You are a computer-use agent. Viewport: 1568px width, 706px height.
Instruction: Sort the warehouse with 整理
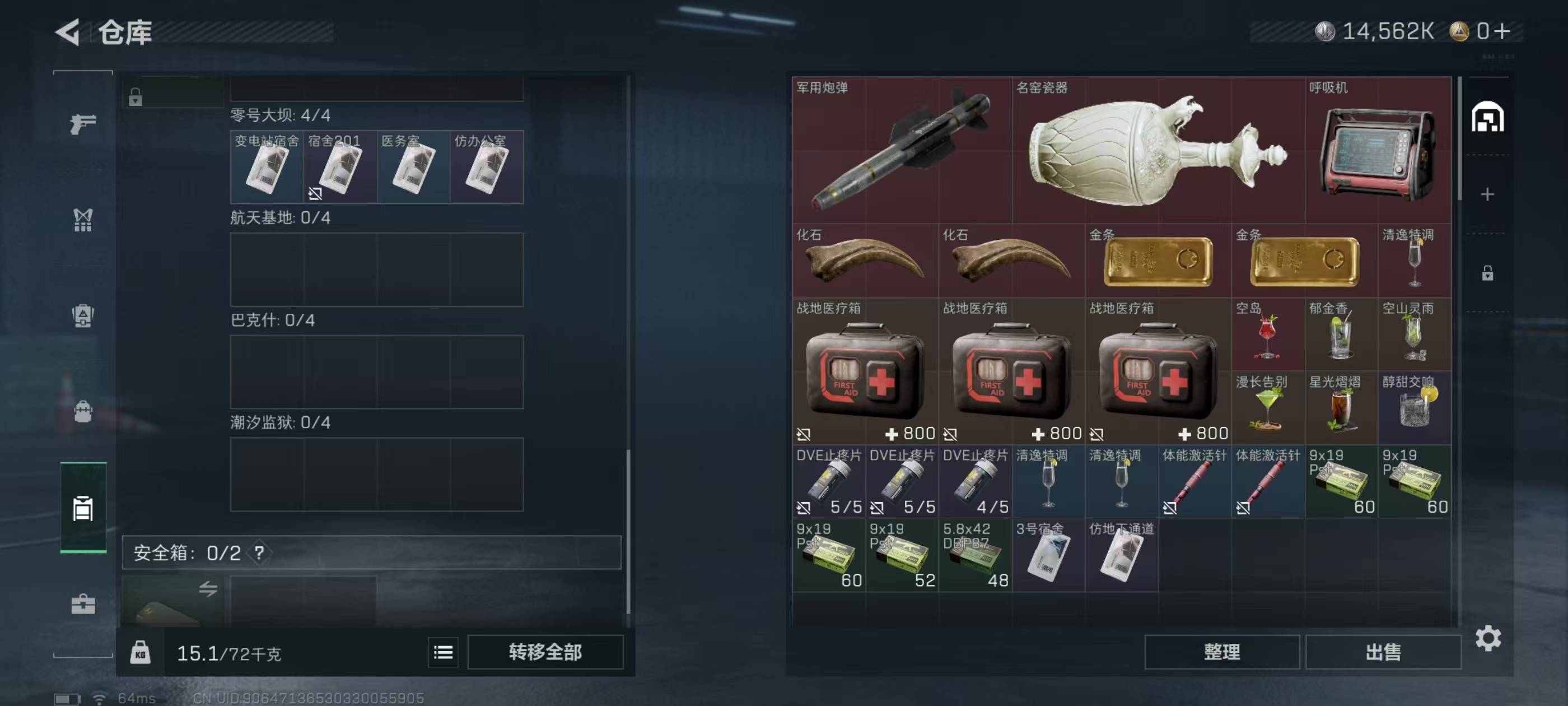[1222, 652]
